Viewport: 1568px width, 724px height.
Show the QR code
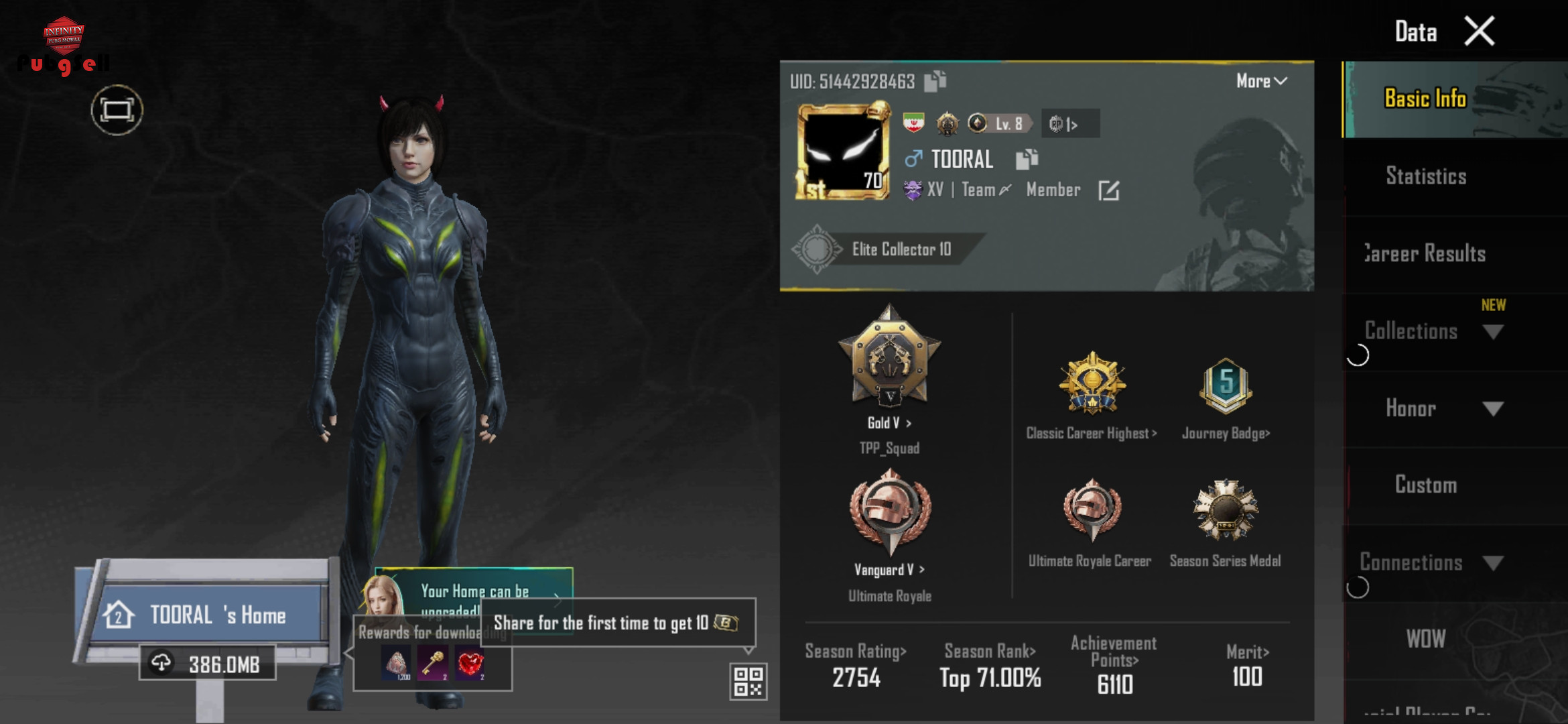click(748, 681)
